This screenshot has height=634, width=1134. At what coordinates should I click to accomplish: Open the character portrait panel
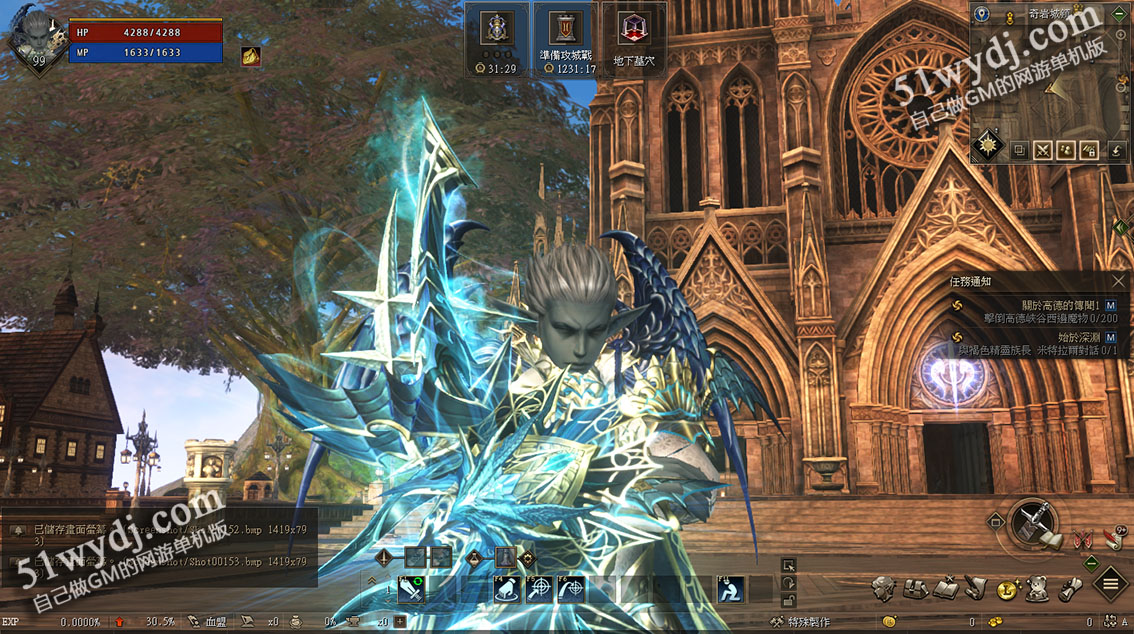[x=36, y=38]
